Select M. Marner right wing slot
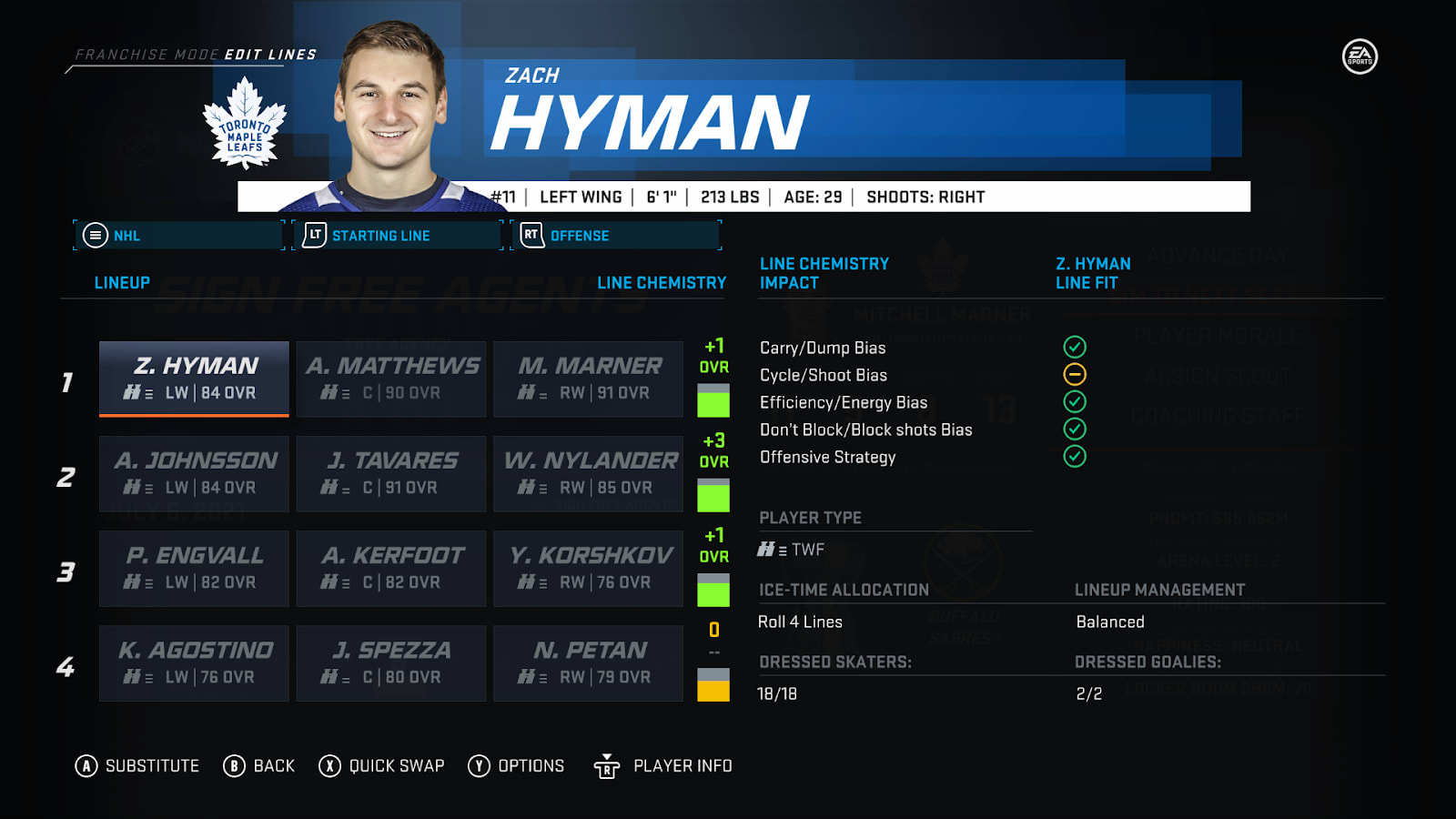Viewport: 1456px width, 819px height. [x=588, y=379]
